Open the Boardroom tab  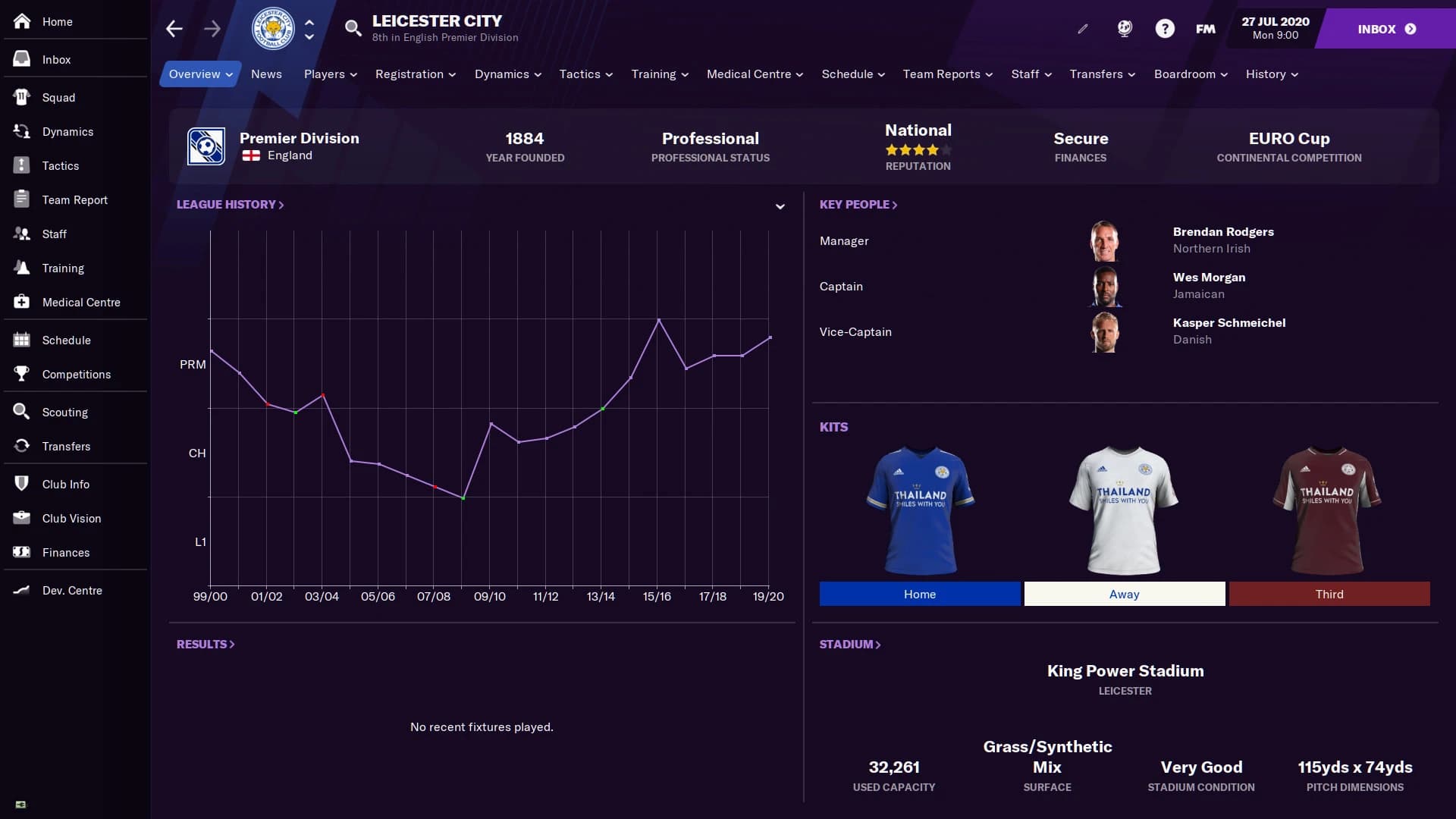(x=1185, y=74)
